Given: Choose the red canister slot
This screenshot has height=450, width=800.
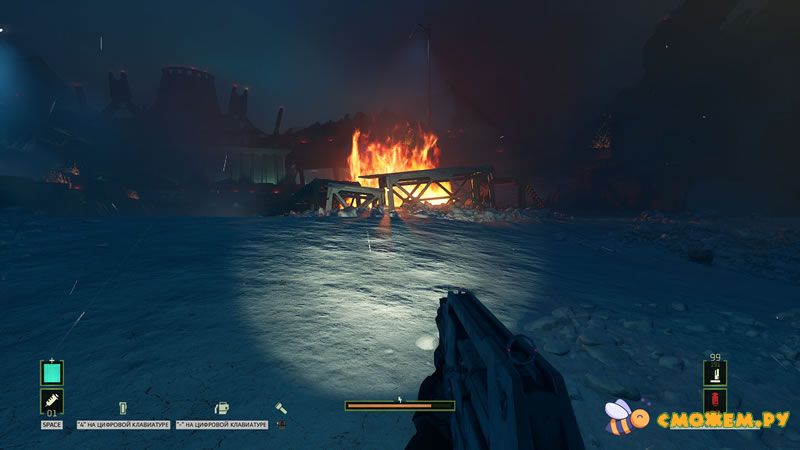Looking at the screenshot, I should 714,402.
